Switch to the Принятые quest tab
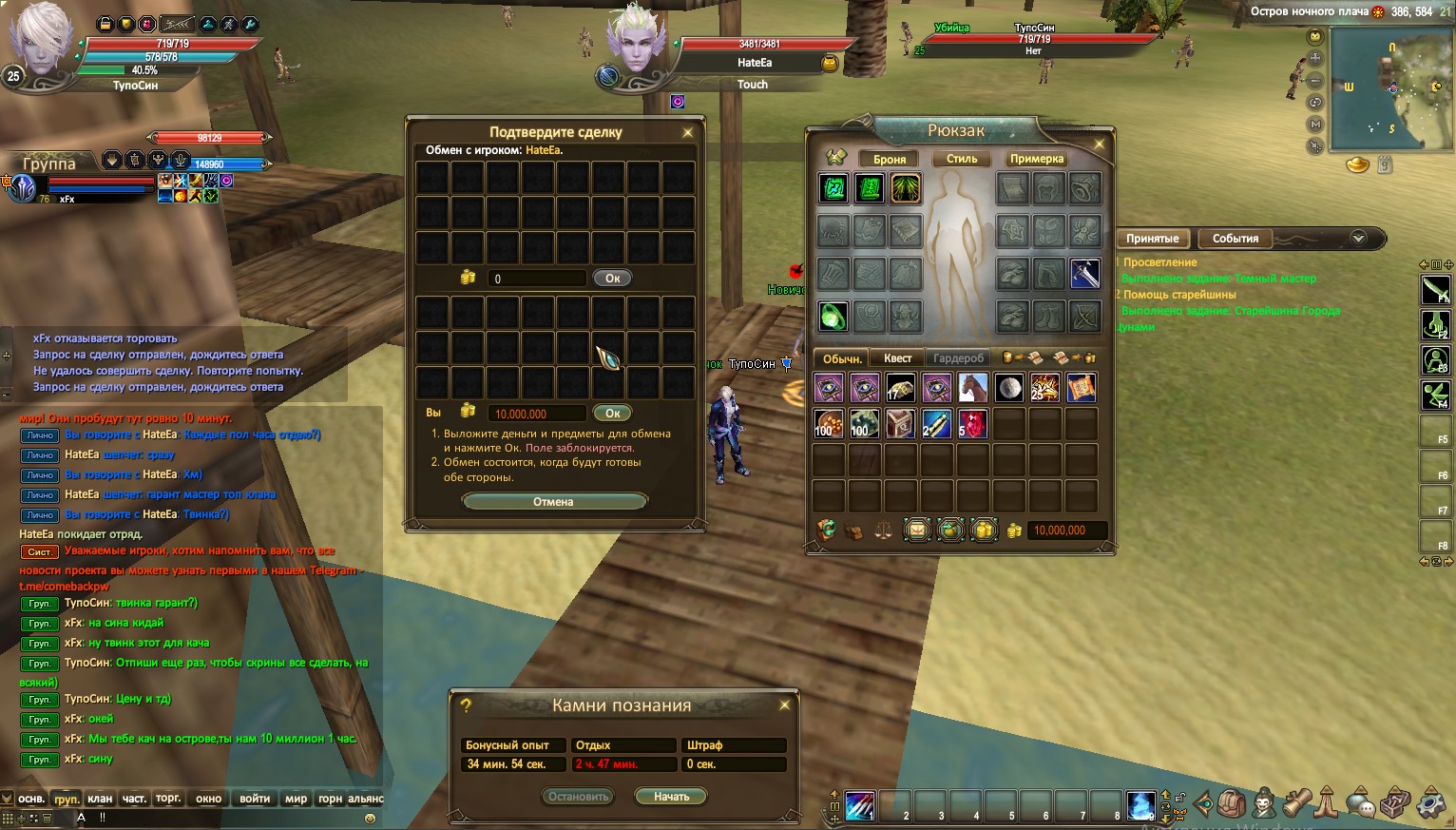Viewport: 1456px width, 830px height. (x=1152, y=239)
